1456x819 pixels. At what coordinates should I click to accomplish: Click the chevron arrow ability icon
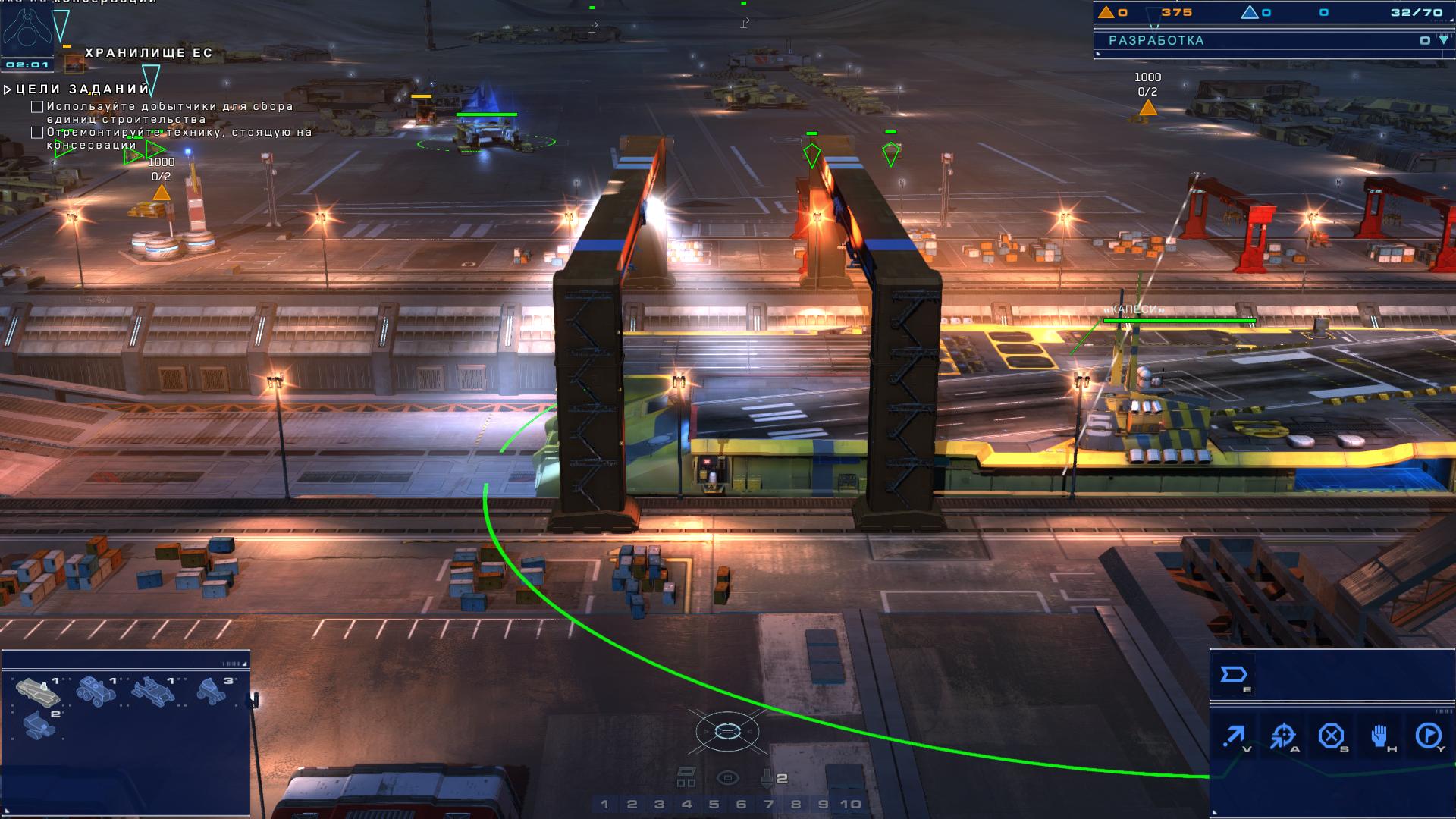click(1234, 675)
